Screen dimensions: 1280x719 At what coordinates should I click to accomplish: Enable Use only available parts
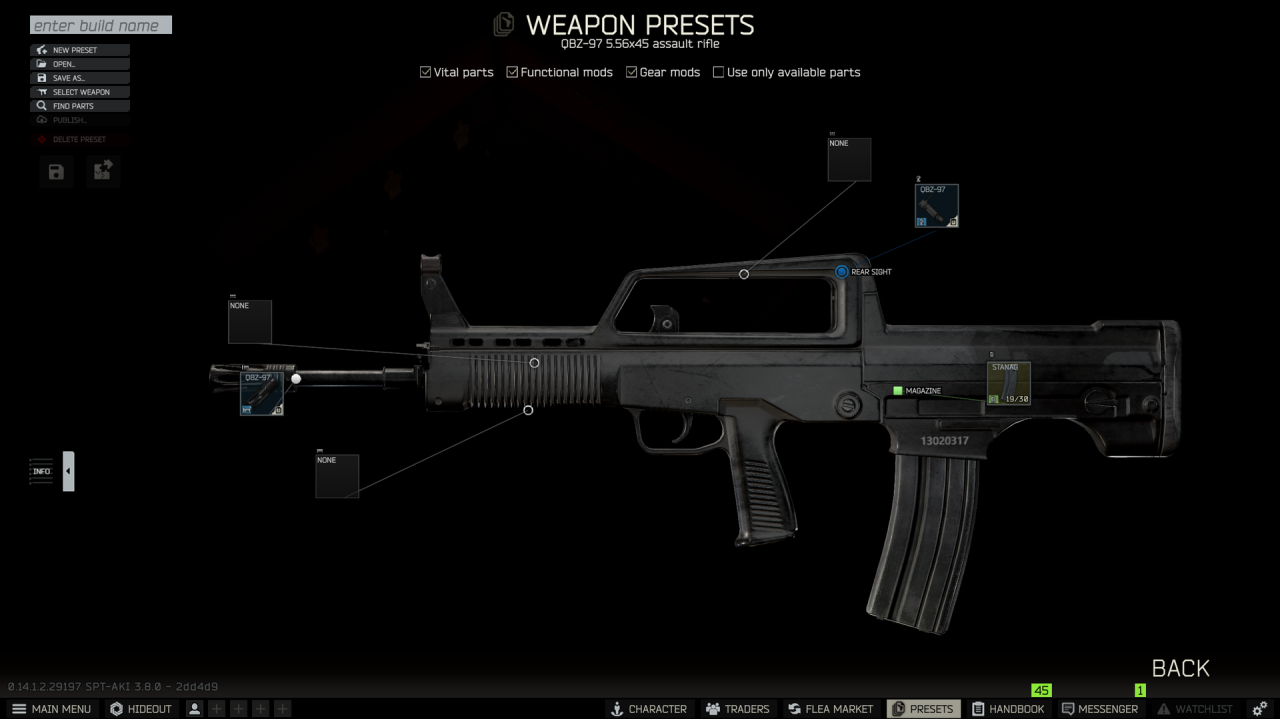click(x=719, y=72)
